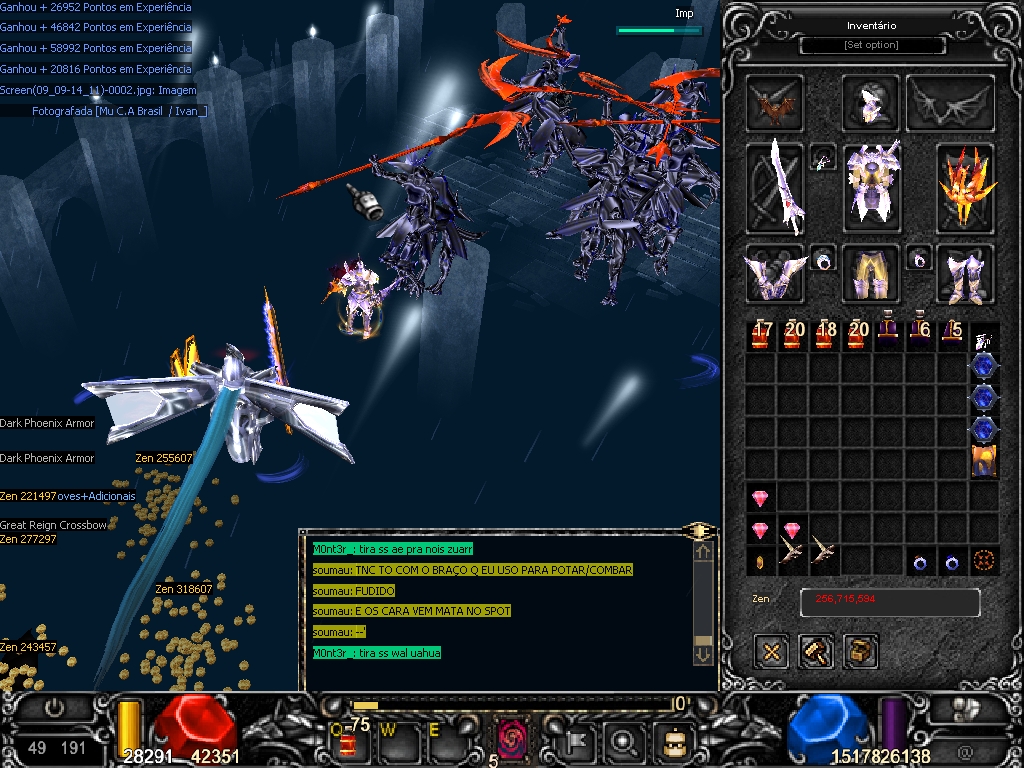Pick the purple potion stack of 6
This screenshot has height=768, width=1024.
tap(920, 335)
